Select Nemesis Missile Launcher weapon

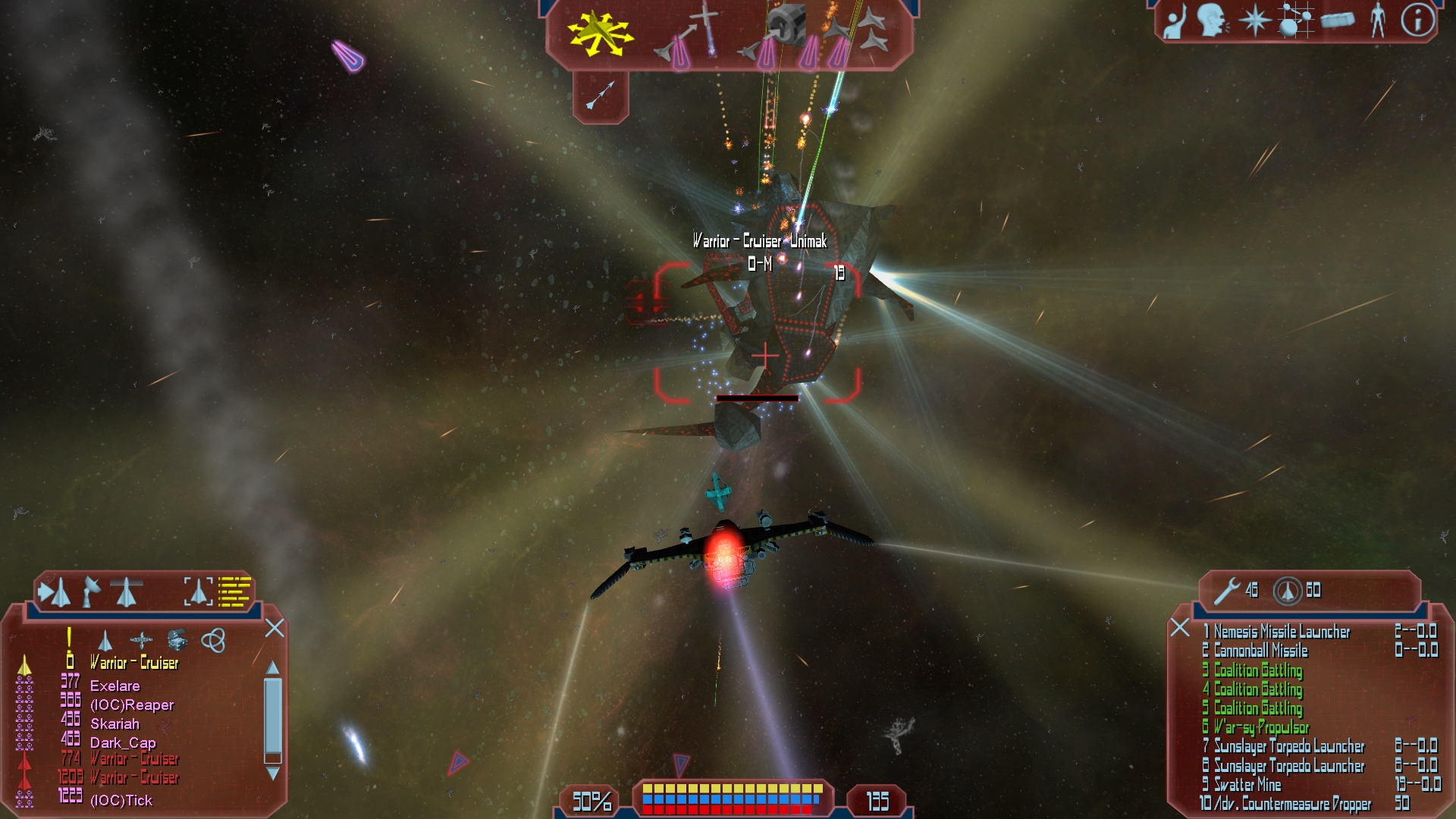[x=1282, y=632]
